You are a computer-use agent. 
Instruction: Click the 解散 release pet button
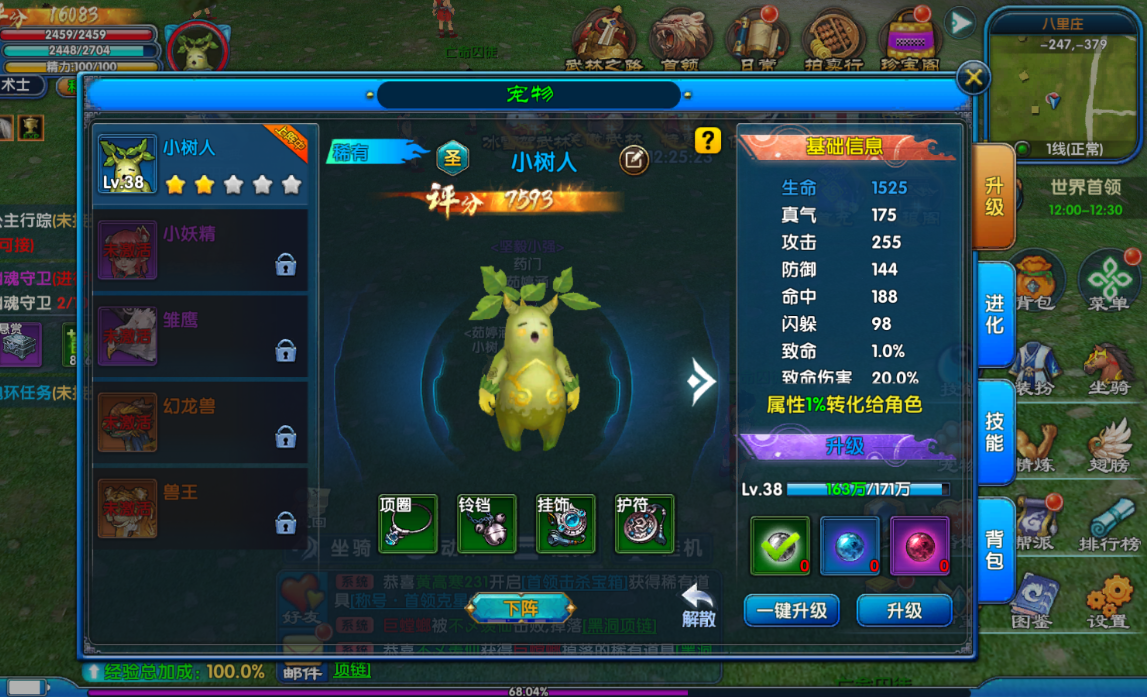point(699,607)
